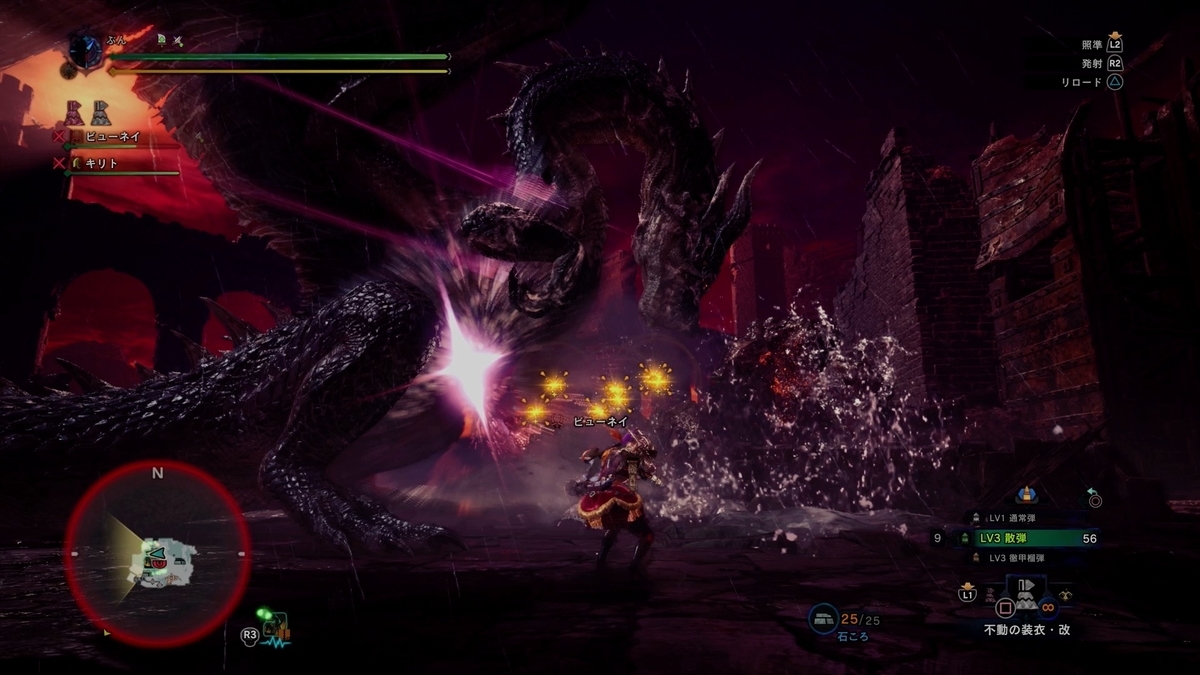
Task: Choose LV3 徹甲榴弾 ammo
Action: (1018, 558)
